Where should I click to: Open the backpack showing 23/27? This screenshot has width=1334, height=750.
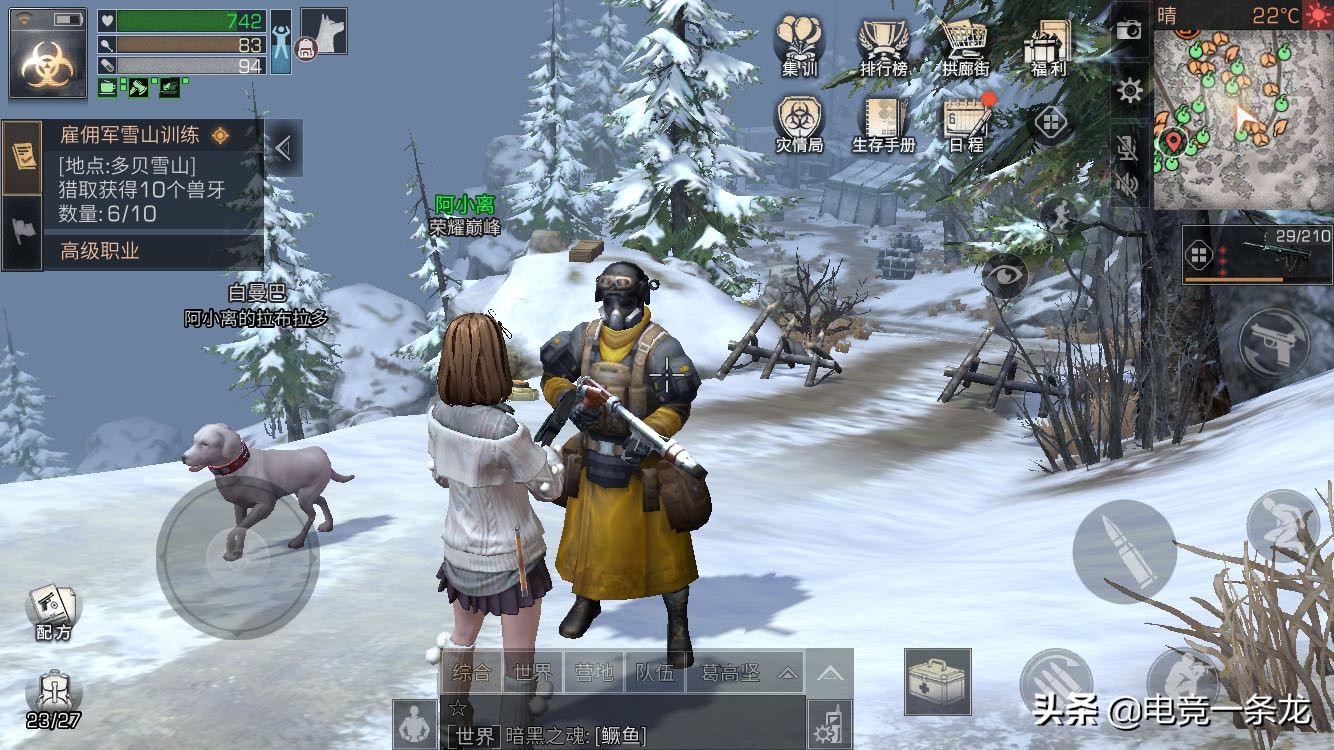point(53,698)
